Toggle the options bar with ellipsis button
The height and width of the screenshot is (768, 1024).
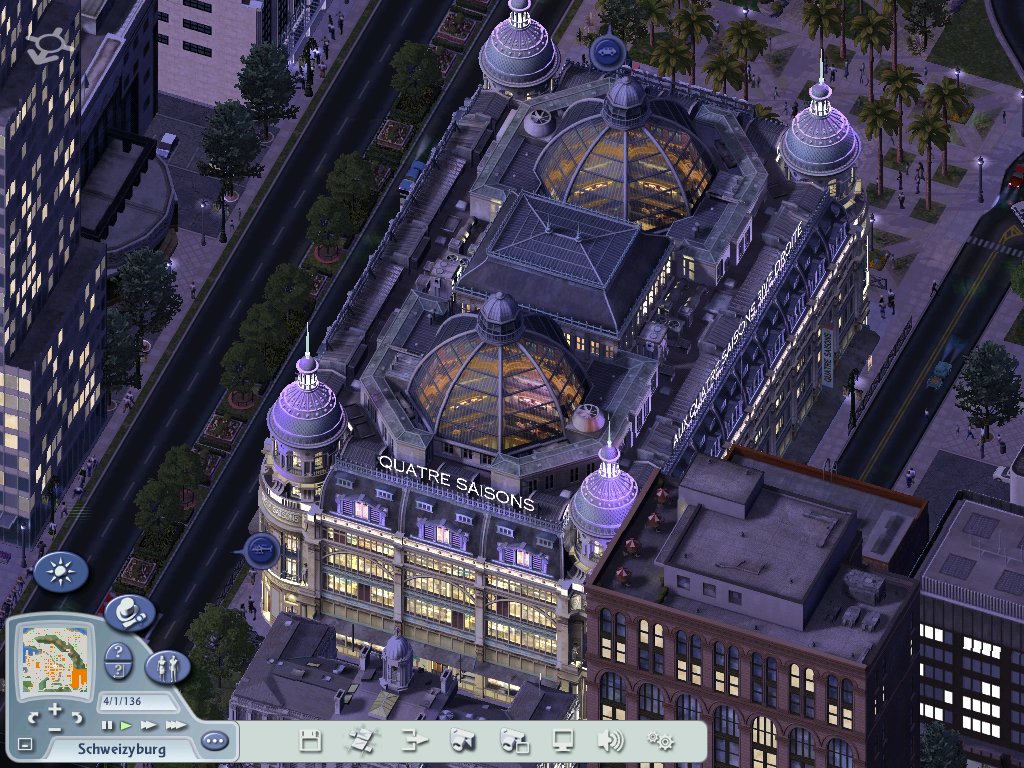click(x=214, y=741)
